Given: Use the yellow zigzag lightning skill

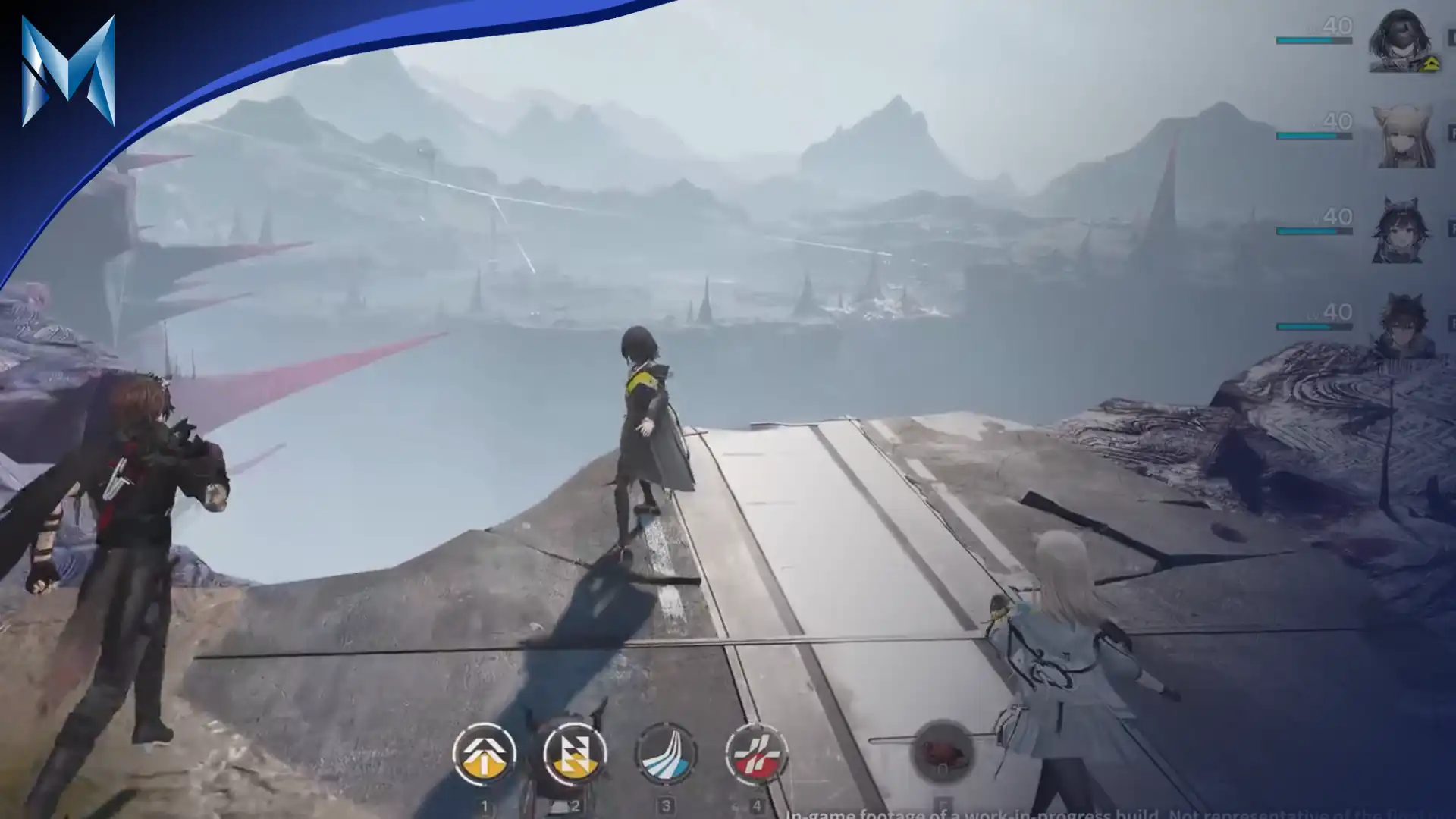Looking at the screenshot, I should click(574, 755).
